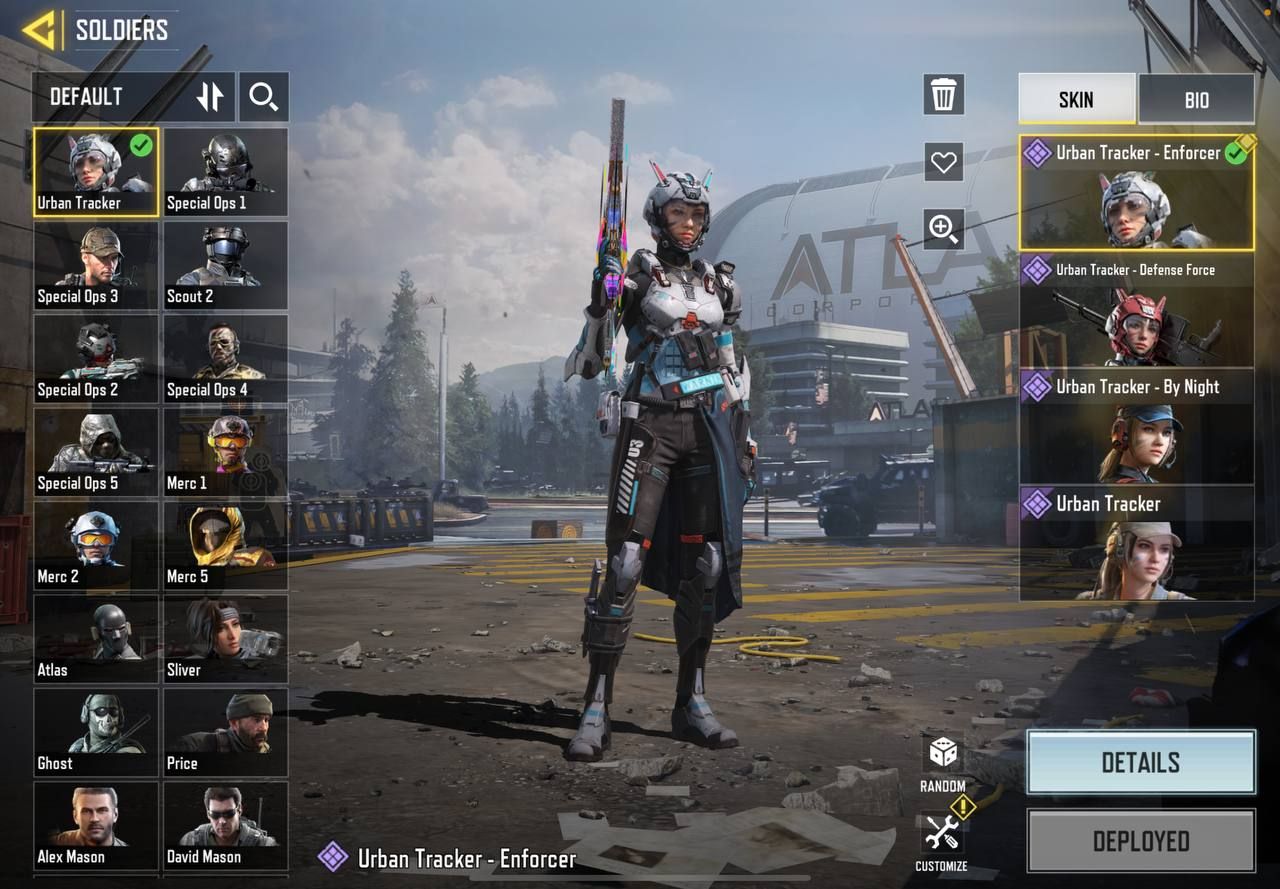Switch to the BIO tab
This screenshot has width=1280, height=889.
click(1196, 99)
